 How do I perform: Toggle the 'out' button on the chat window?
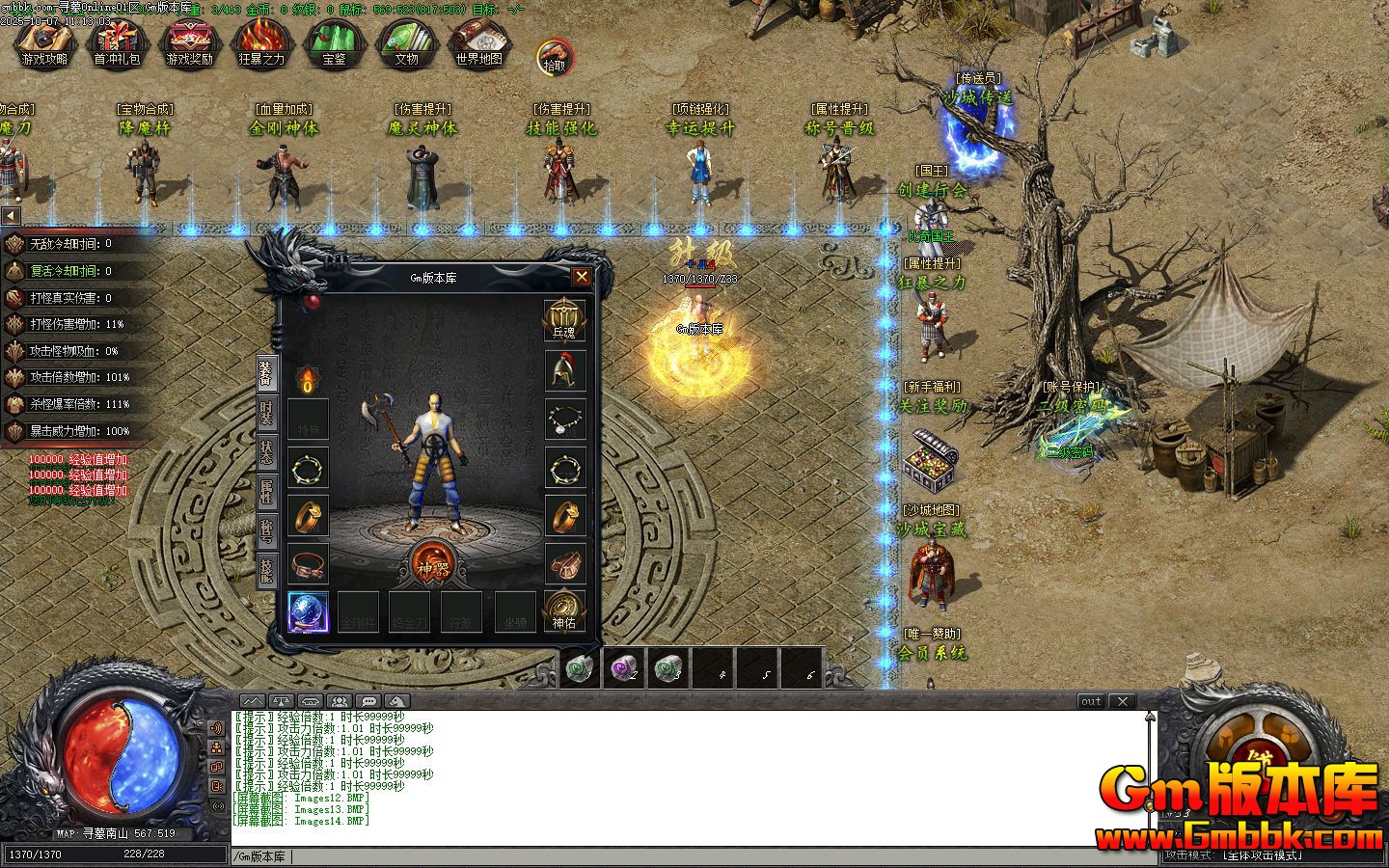click(1091, 701)
